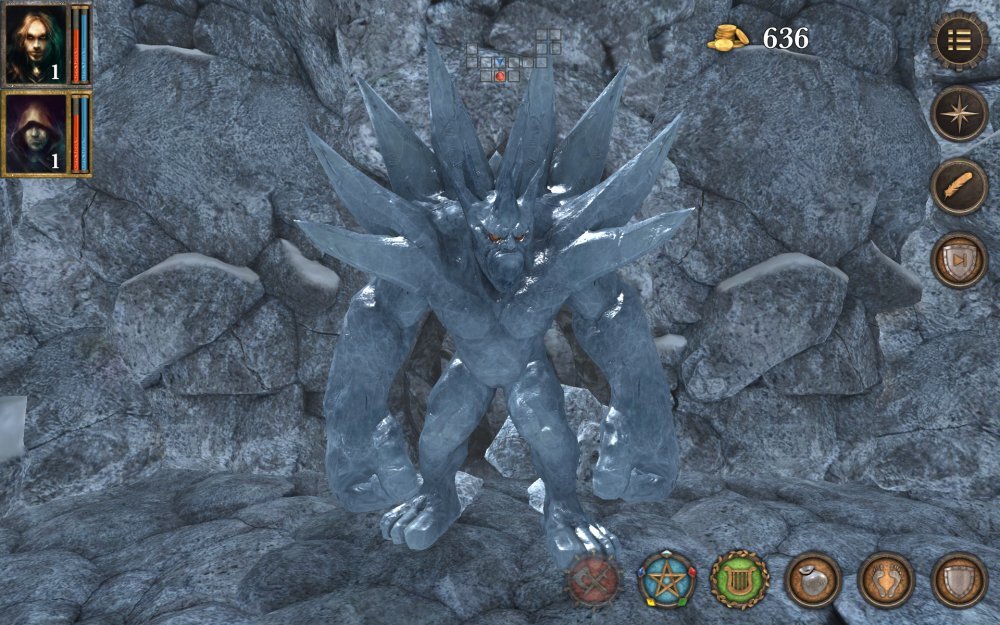Open the feather quill journal
Image resolution: width=1000 pixels, height=625 pixels.
point(959,187)
